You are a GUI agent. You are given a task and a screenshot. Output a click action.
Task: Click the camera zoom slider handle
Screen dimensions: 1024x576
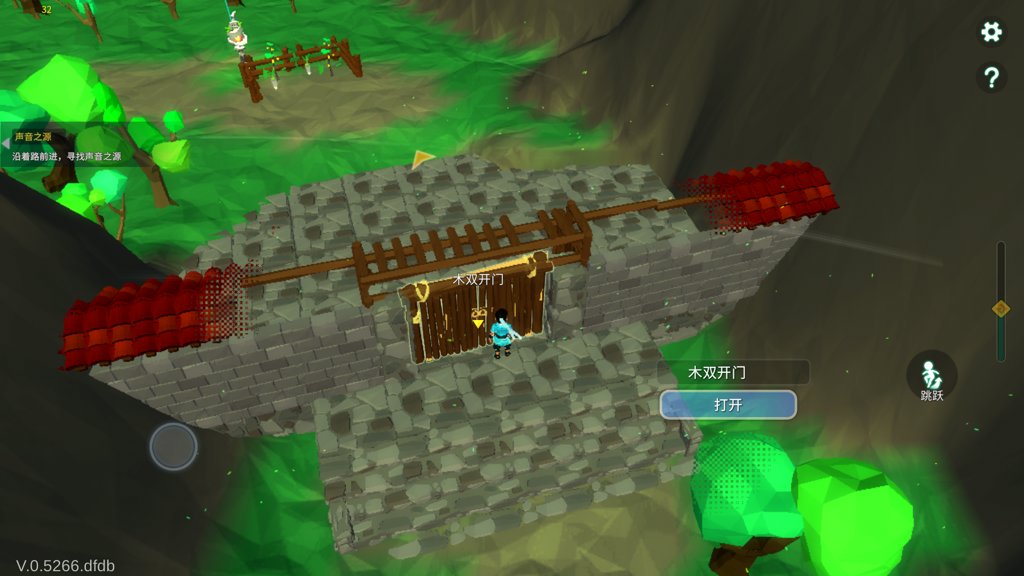pos(1000,309)
